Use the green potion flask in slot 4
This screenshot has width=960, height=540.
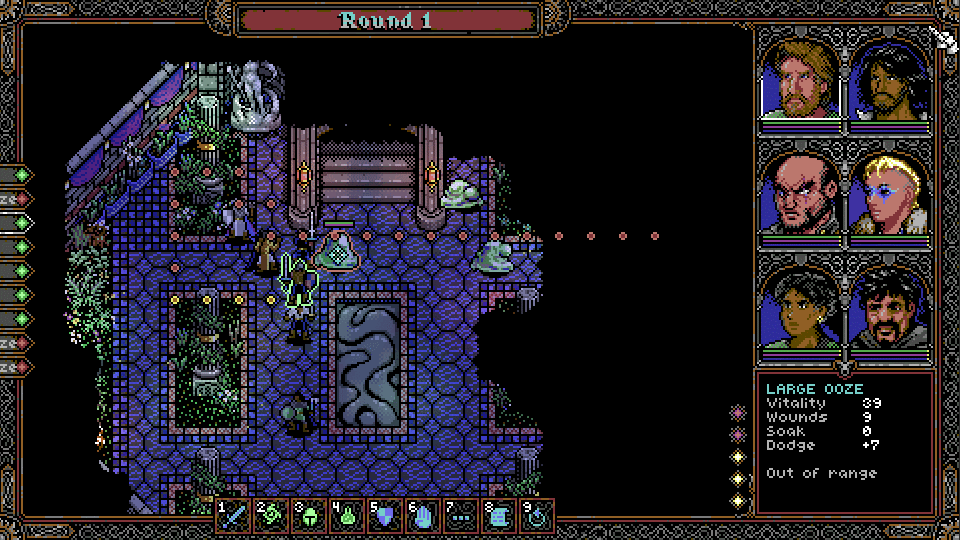click(x=347, y=516)
